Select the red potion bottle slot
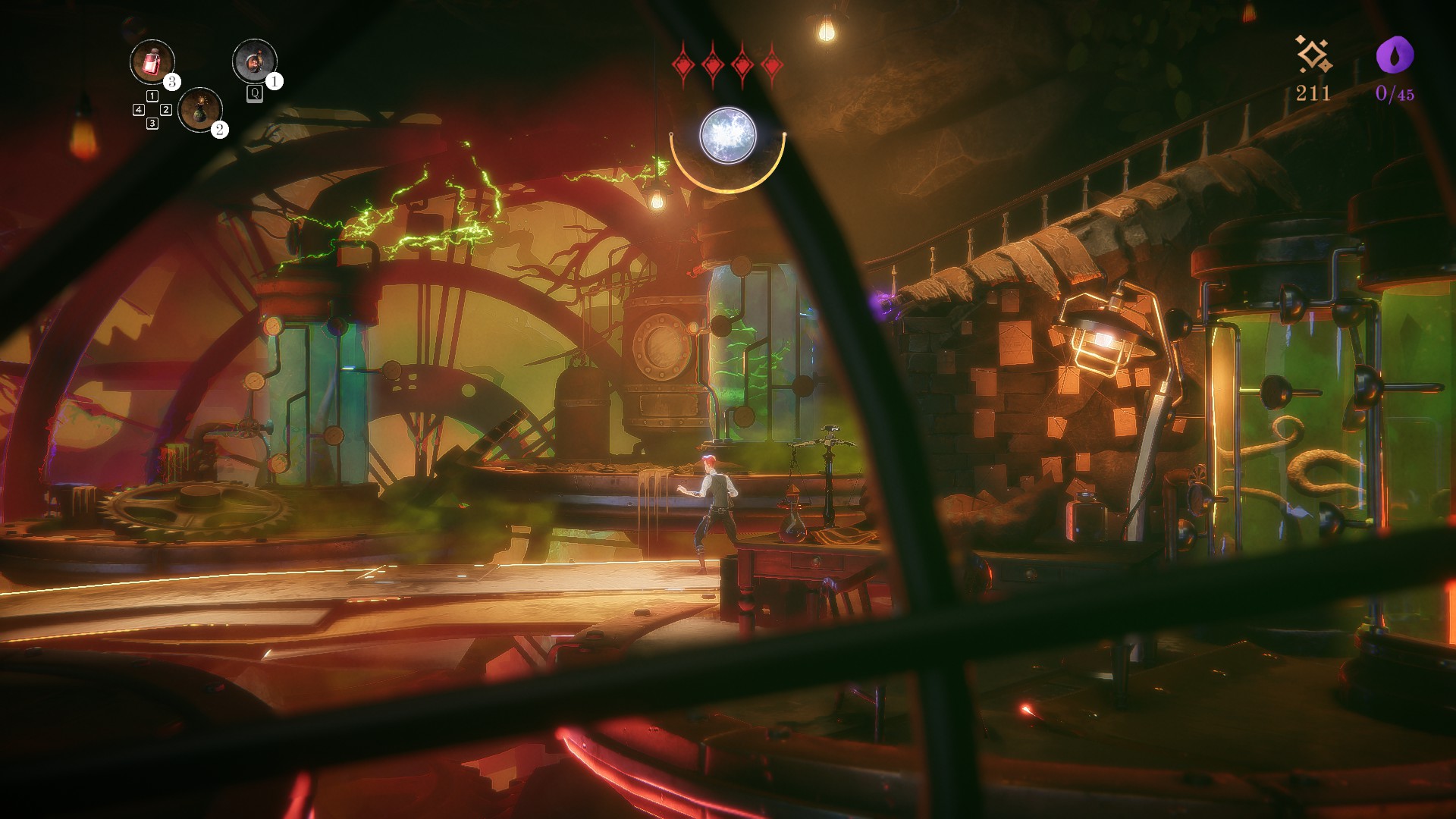Screen dimensions: 1456x819 click(x=152, y=61)
